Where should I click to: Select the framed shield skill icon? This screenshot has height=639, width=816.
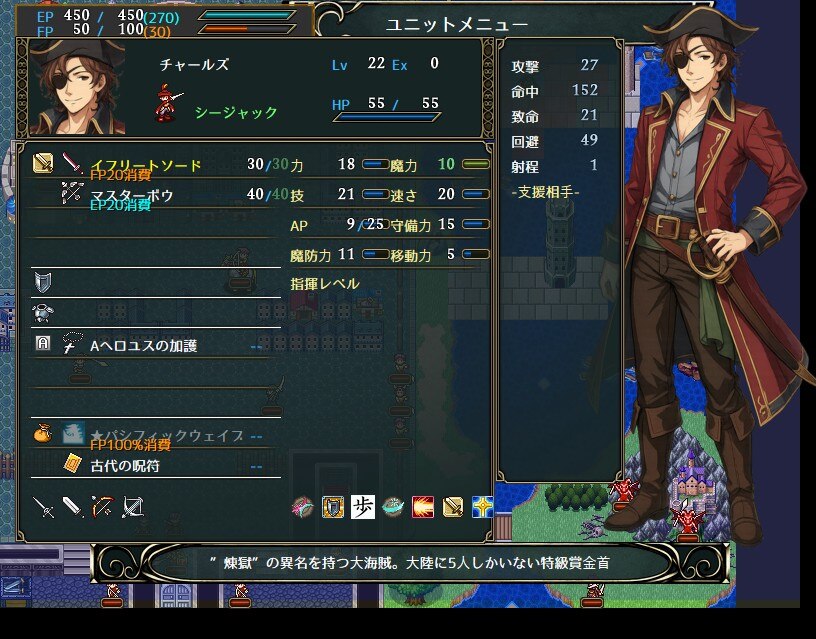coord(332,507)
